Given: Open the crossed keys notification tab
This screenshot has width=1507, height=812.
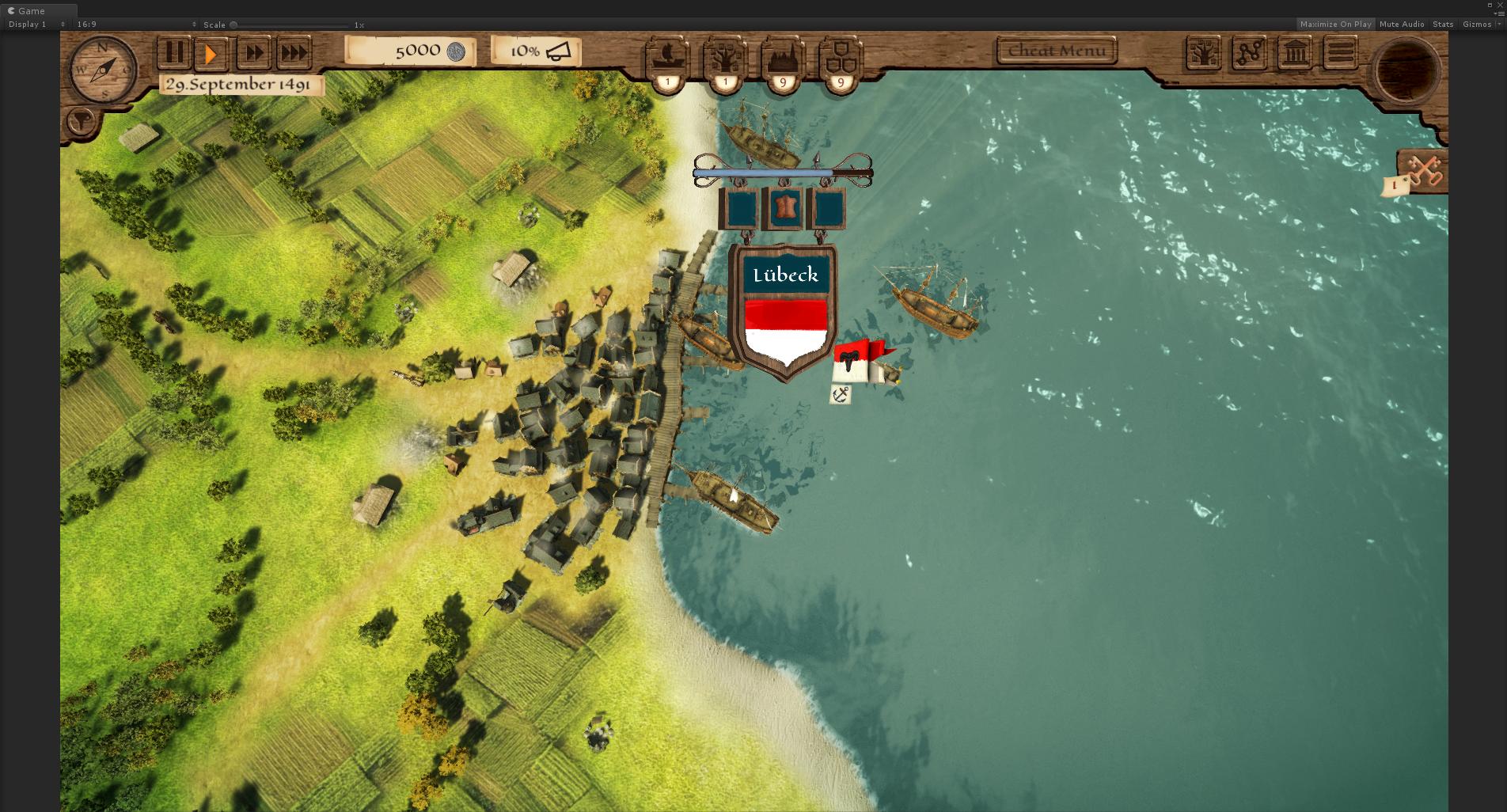Looking at the screenshot, I should pos(1423,170).
